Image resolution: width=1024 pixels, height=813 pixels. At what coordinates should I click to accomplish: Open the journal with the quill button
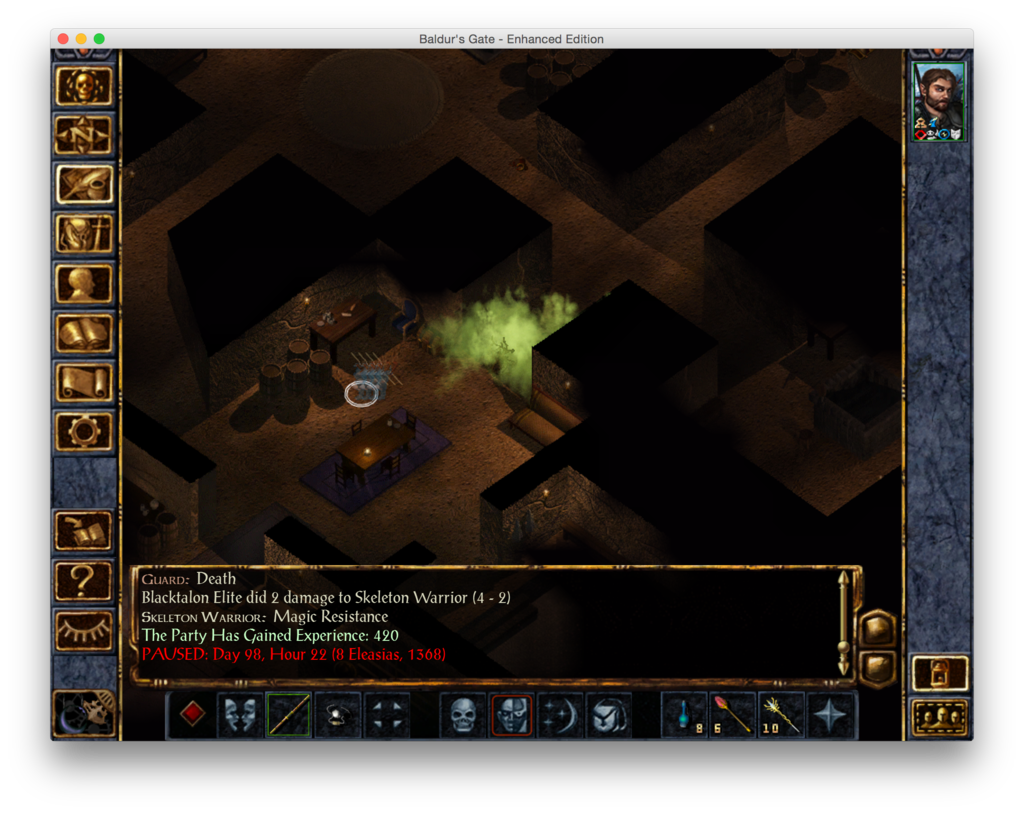click(x=84, y=184)
